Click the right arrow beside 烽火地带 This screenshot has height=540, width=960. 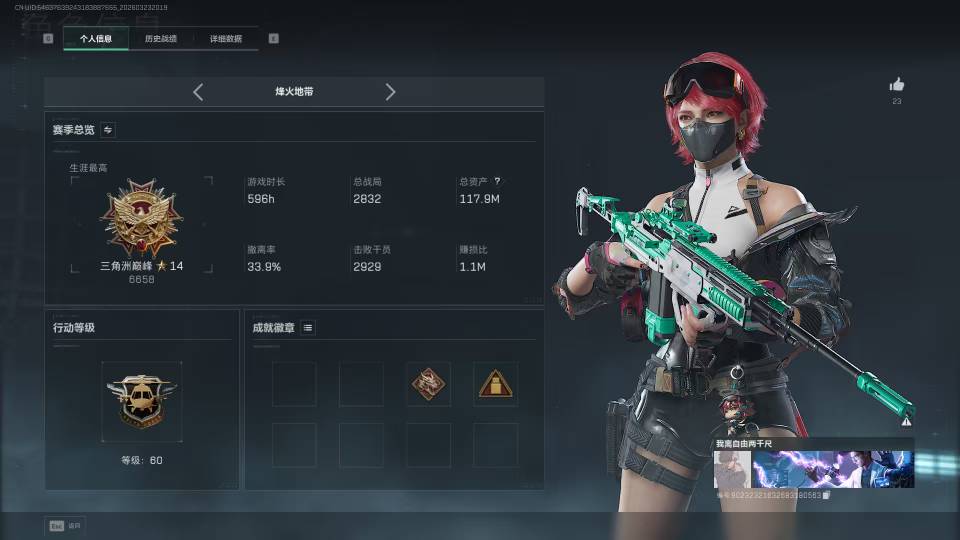pos(390,92)
